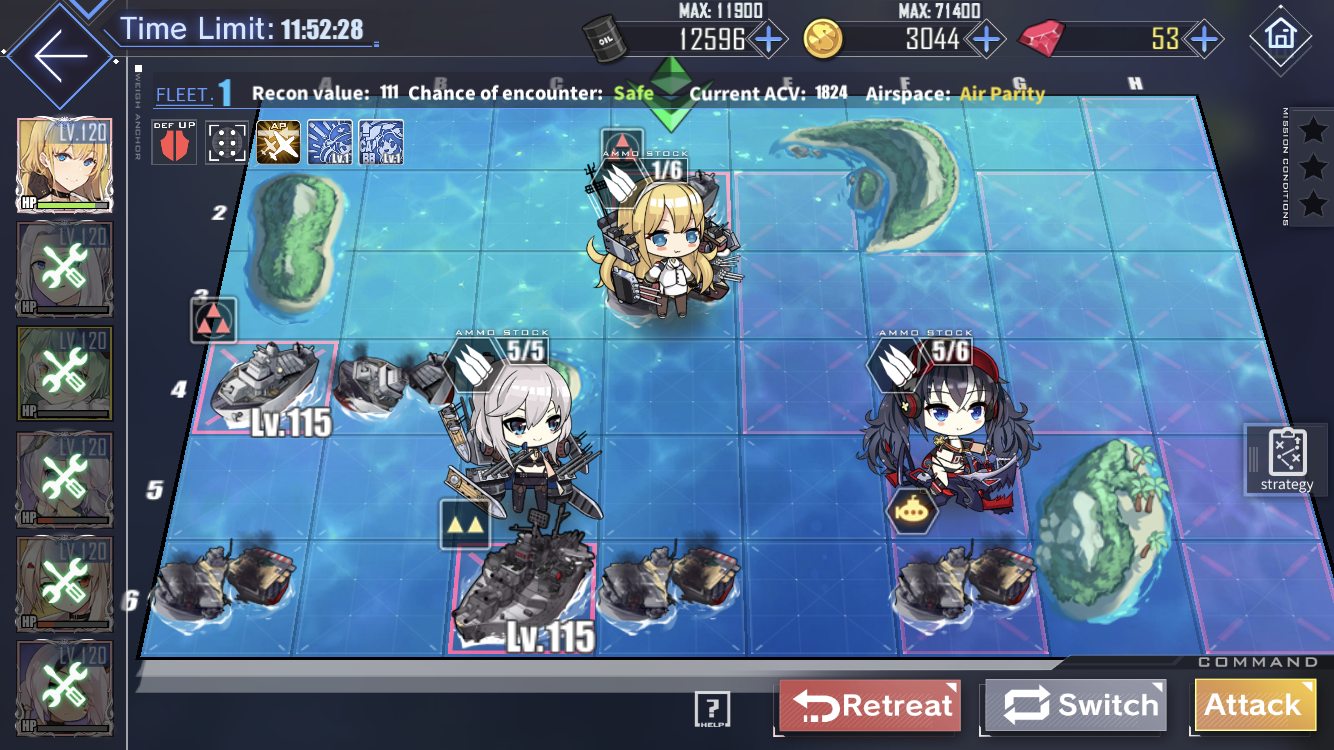
Task: Open the strategy panel
Action: click(1287, 459)
